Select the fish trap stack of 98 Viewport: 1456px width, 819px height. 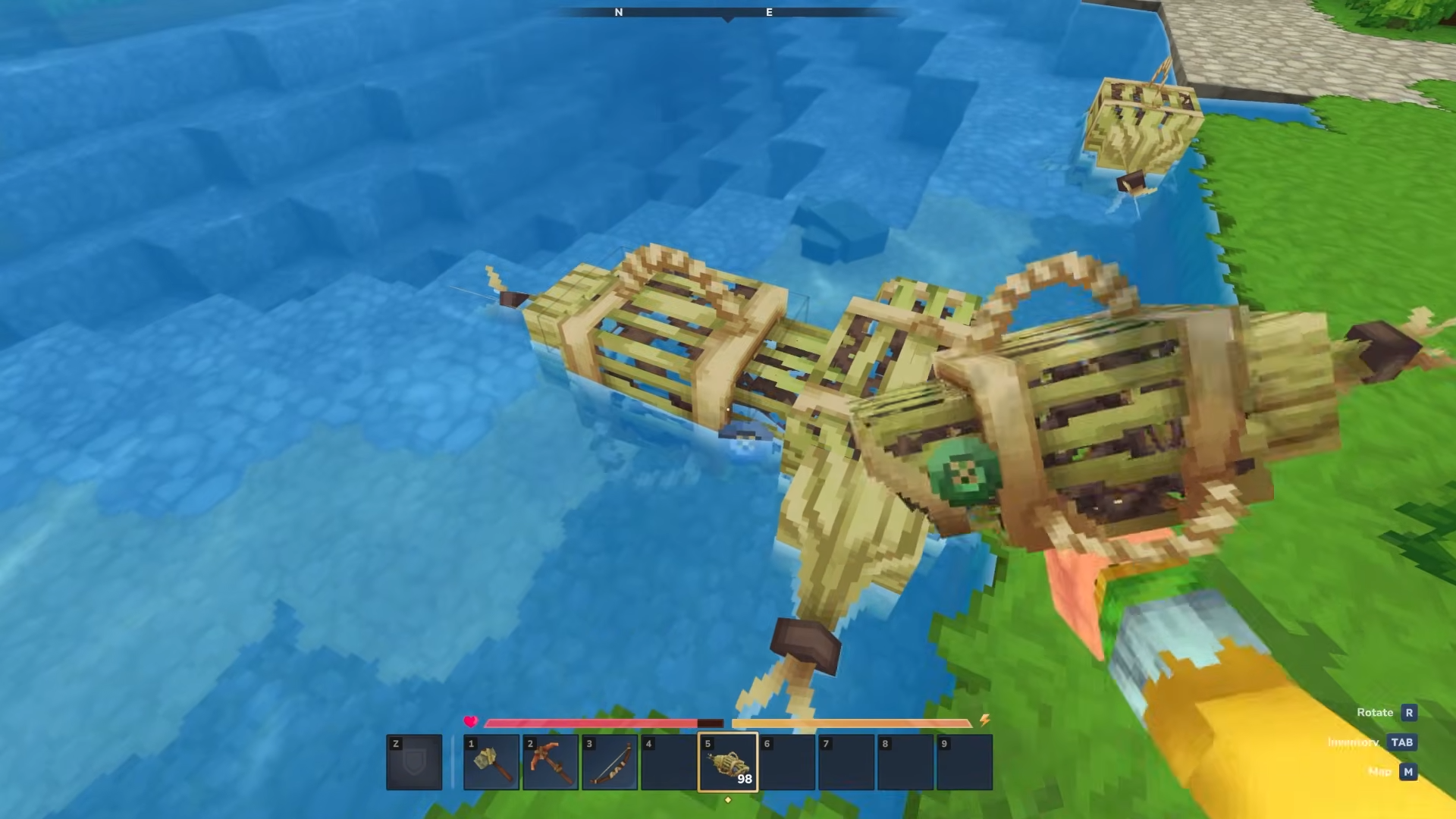(x=728, y=762)
